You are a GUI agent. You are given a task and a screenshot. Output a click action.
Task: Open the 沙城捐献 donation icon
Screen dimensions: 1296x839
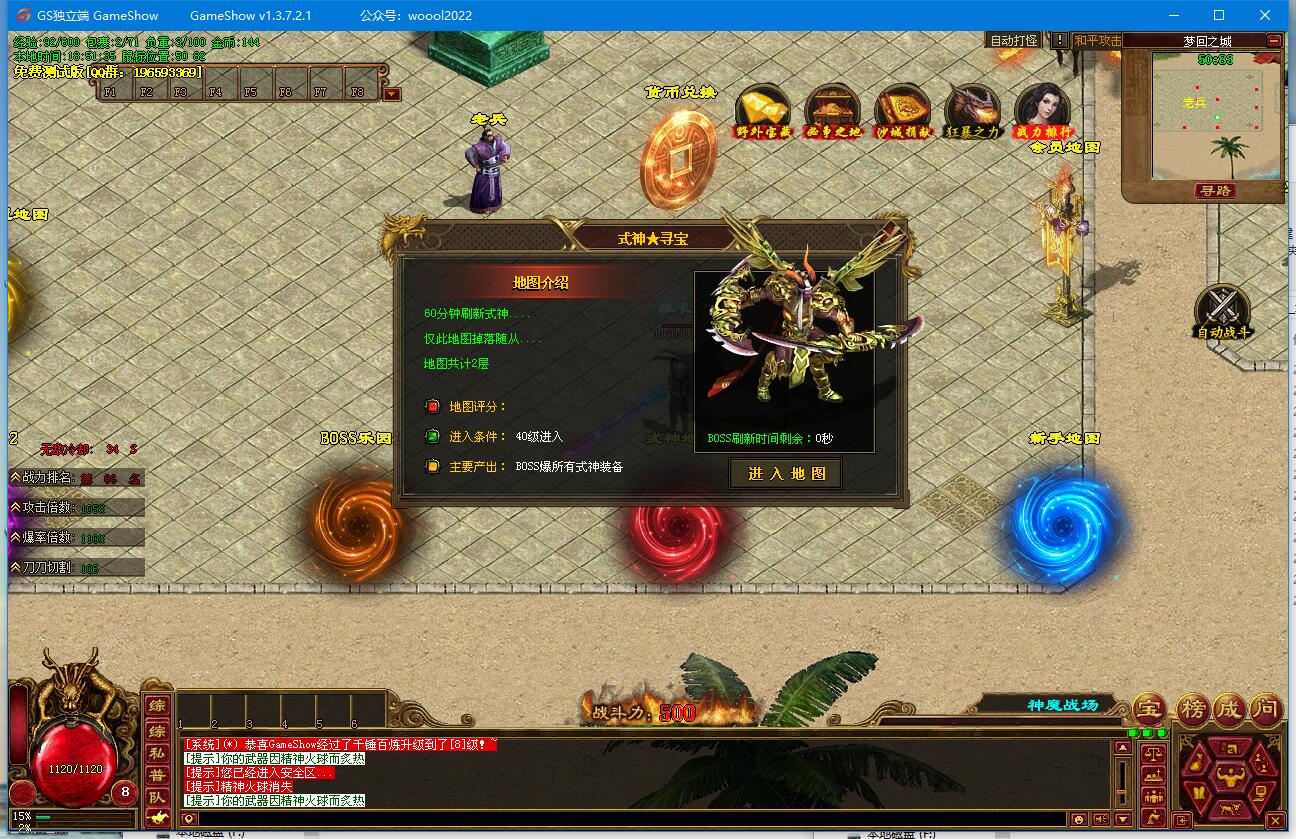[902, 110]
